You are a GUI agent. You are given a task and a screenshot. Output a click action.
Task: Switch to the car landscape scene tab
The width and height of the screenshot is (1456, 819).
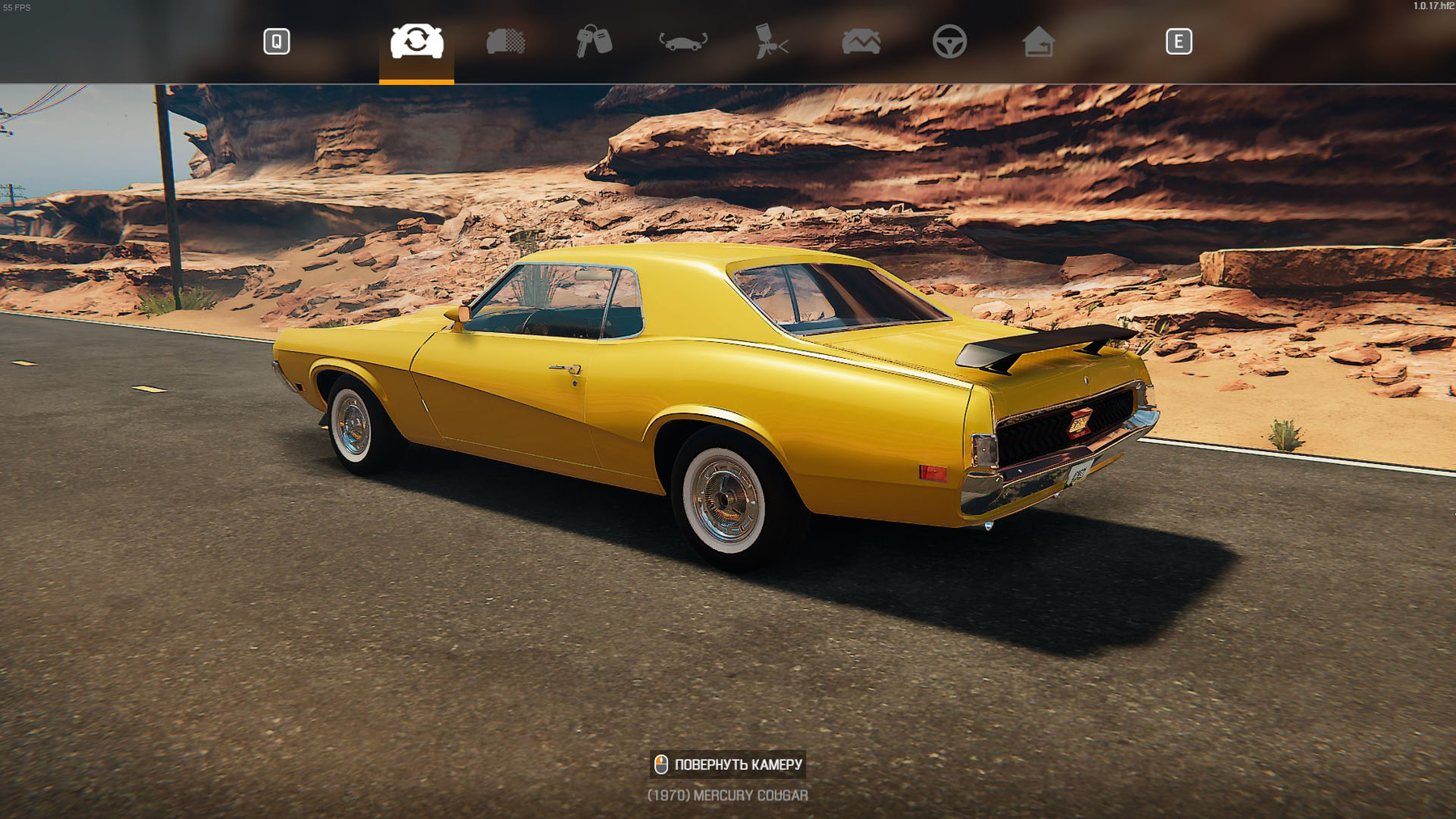[x=861, y=41]
